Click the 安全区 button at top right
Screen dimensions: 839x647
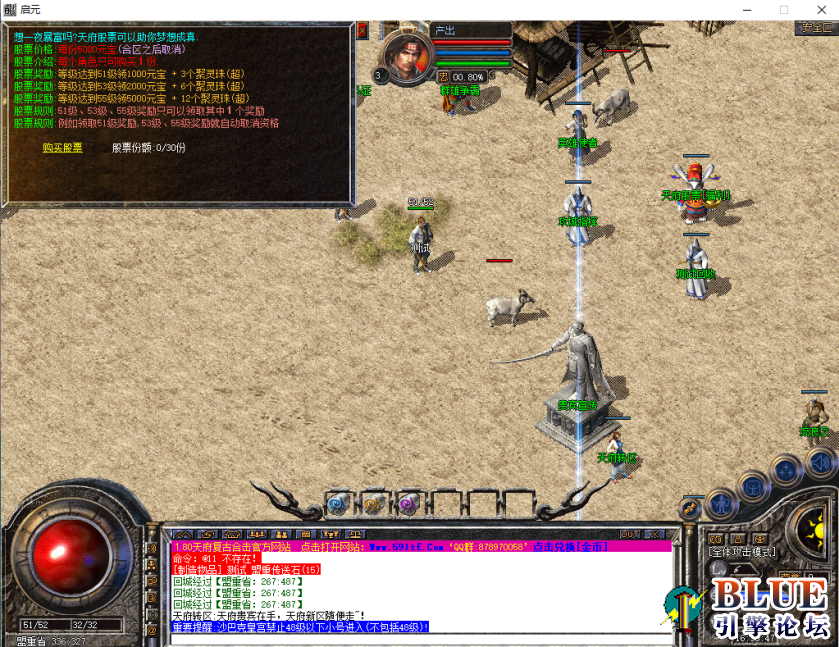817,28
